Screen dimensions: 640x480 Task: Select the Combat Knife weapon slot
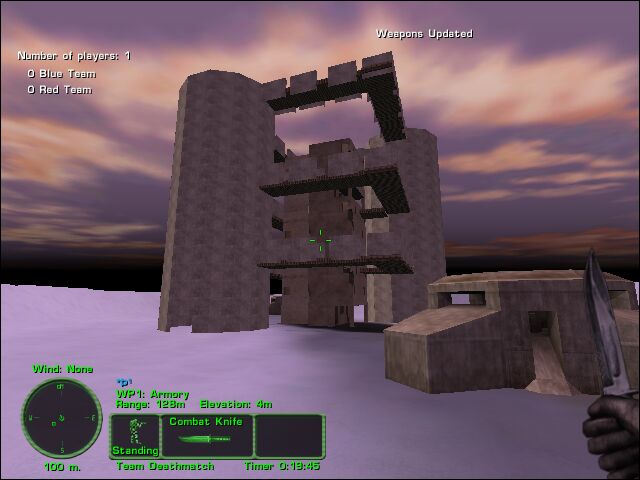pos(201,436)
